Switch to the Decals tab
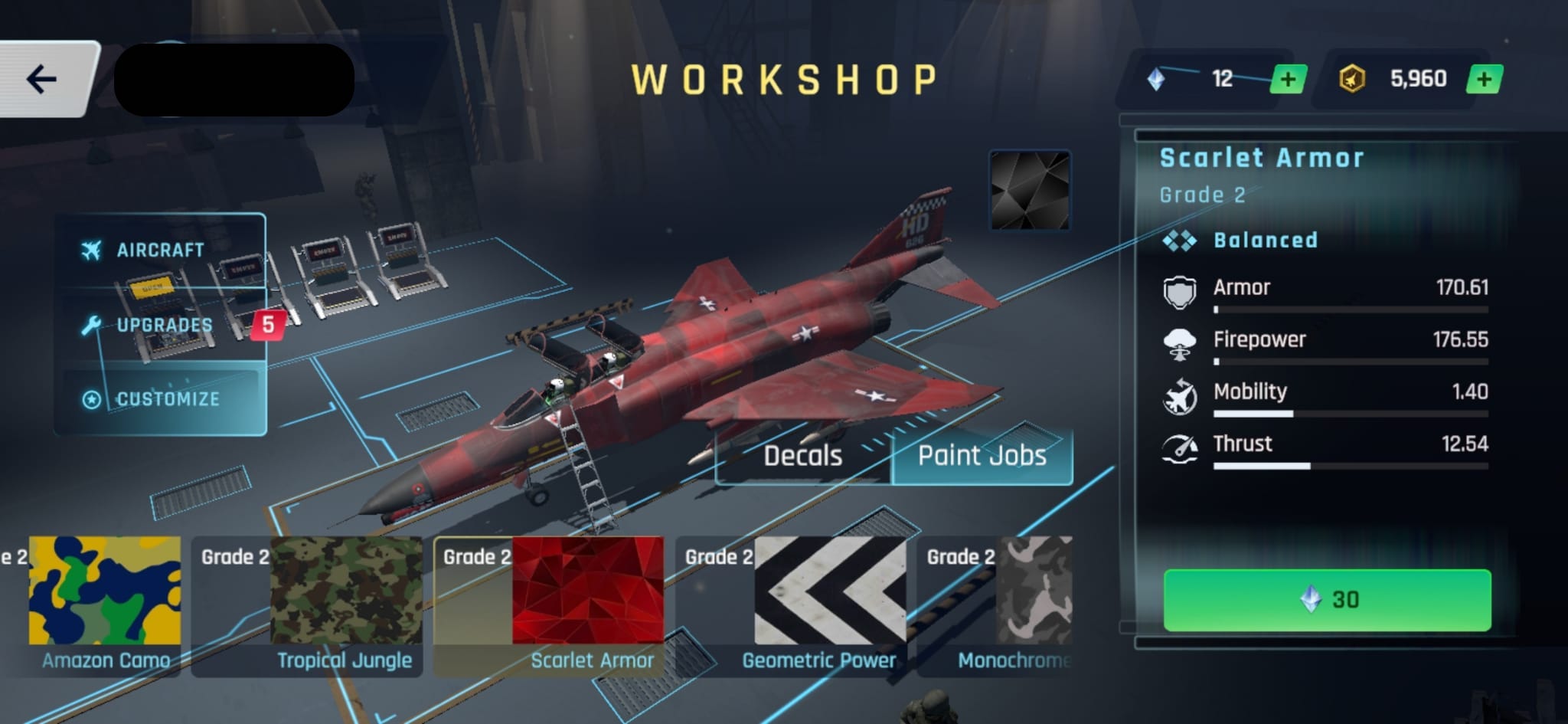 pos(802,456)
